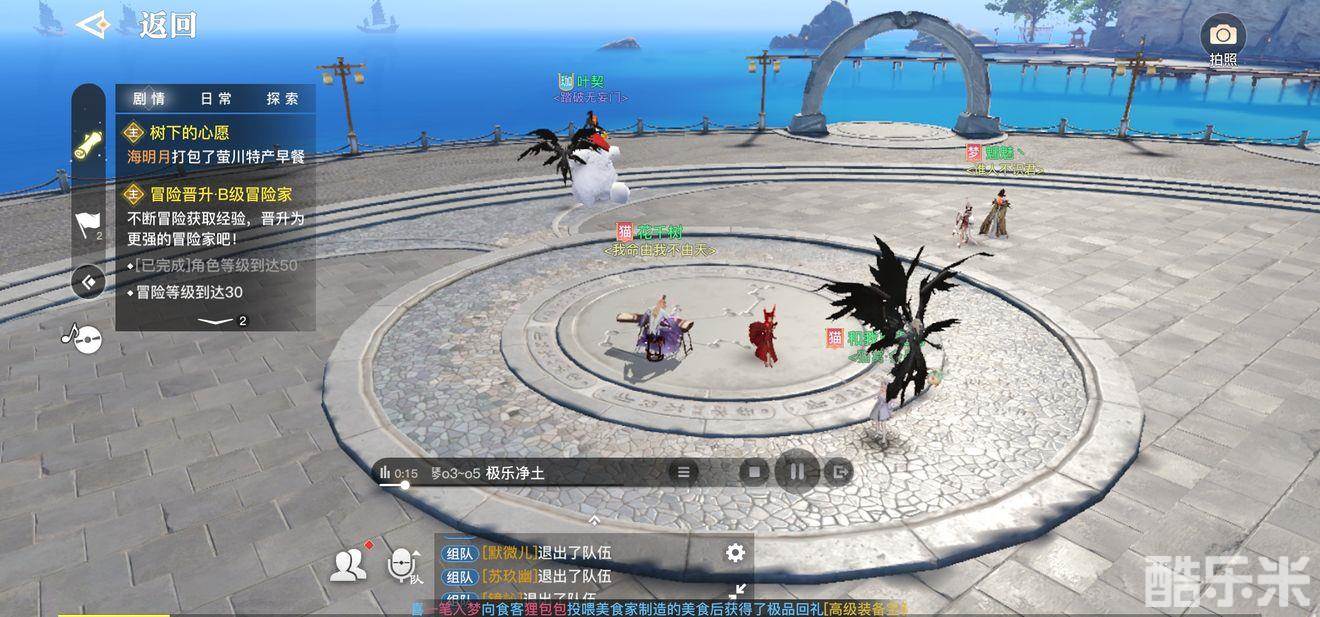
Task: Open chat settings with the gear icon
Action: coord(735,552)
